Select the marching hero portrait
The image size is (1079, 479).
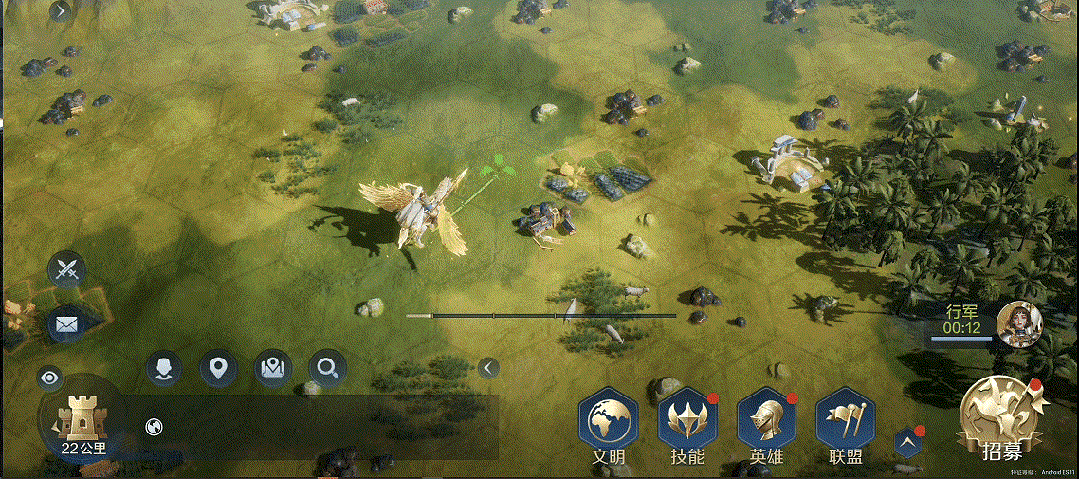1020,321
